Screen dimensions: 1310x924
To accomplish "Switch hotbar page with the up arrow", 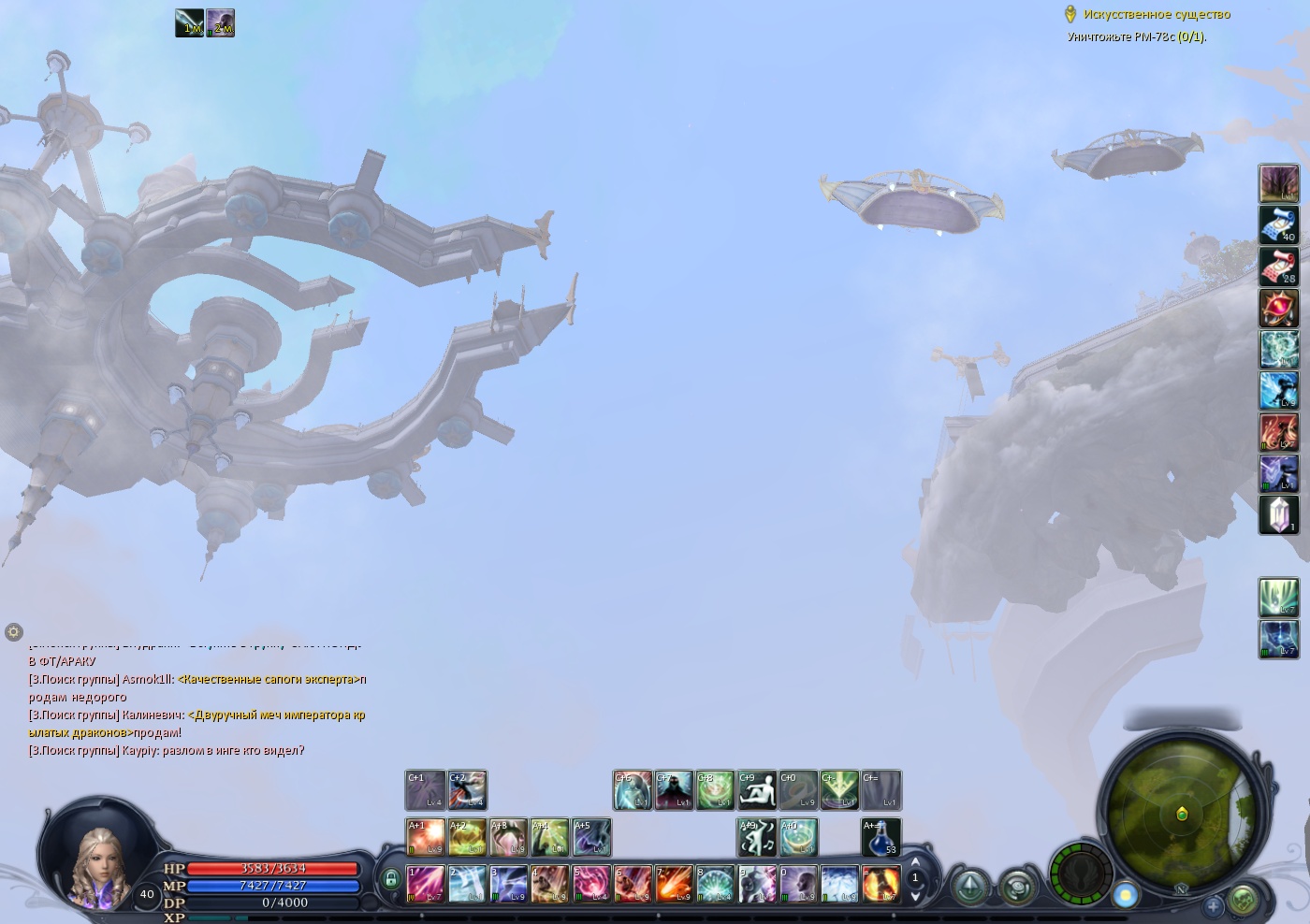I will pos(915,862).
